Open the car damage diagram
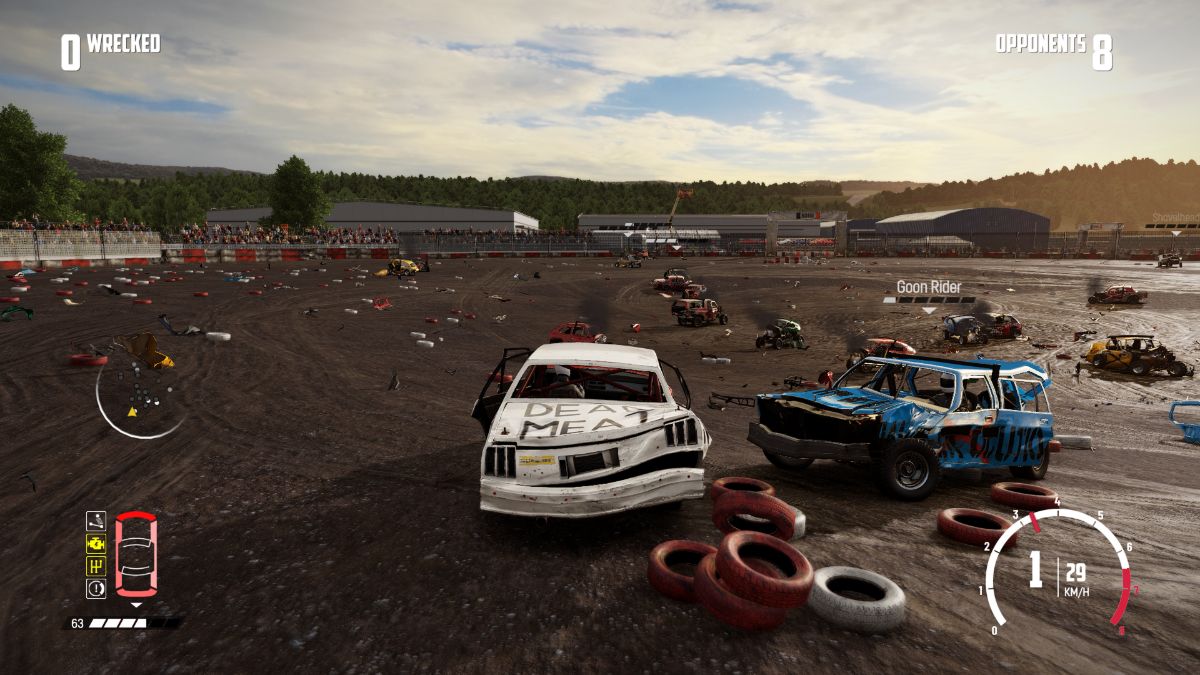Image resolution: width=1200 pixels, height=675 pixels. 136,554
